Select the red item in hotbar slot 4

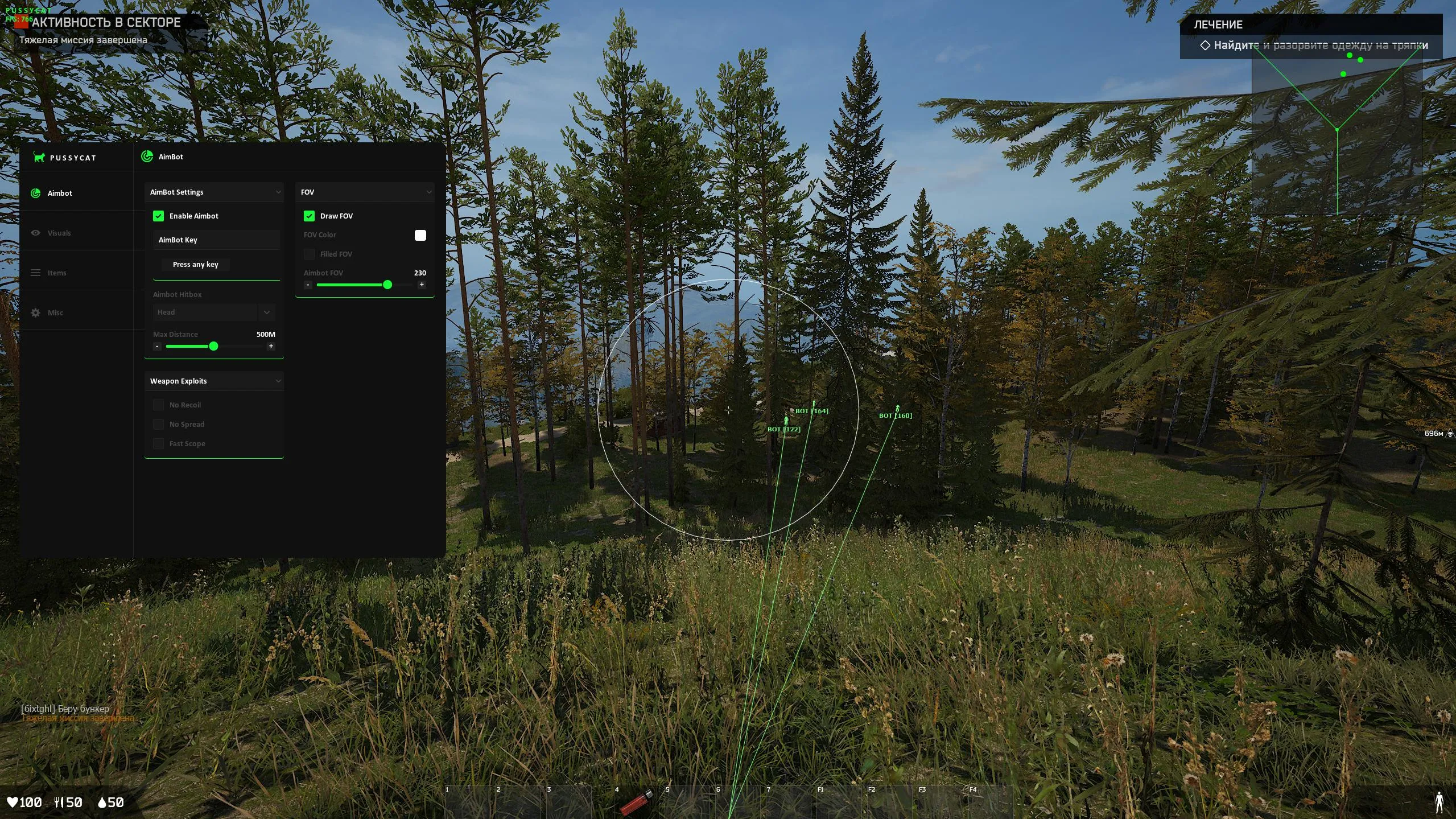tap(637, 803)
